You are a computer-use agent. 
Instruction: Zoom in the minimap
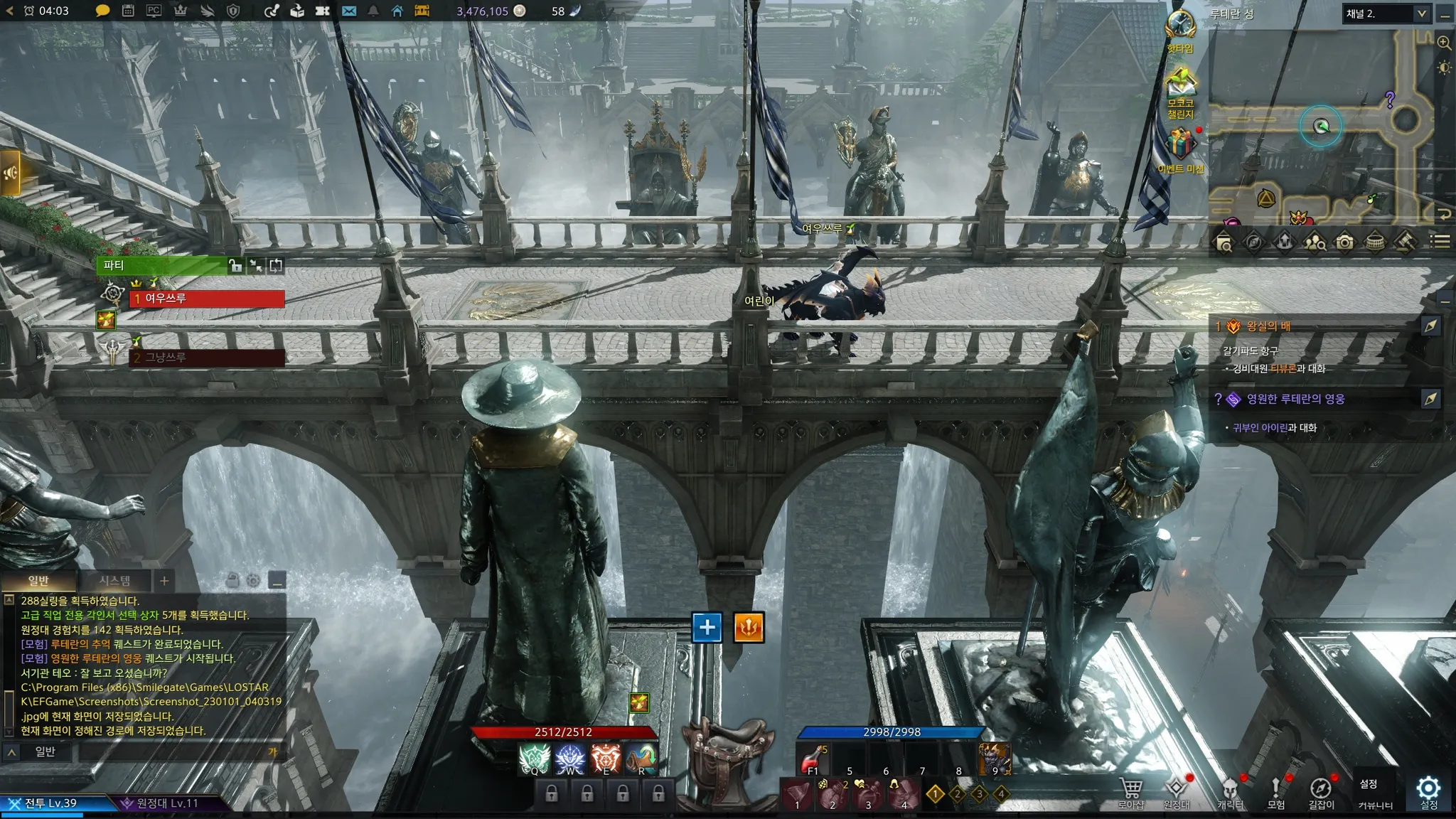click(x=1444, y=43)
